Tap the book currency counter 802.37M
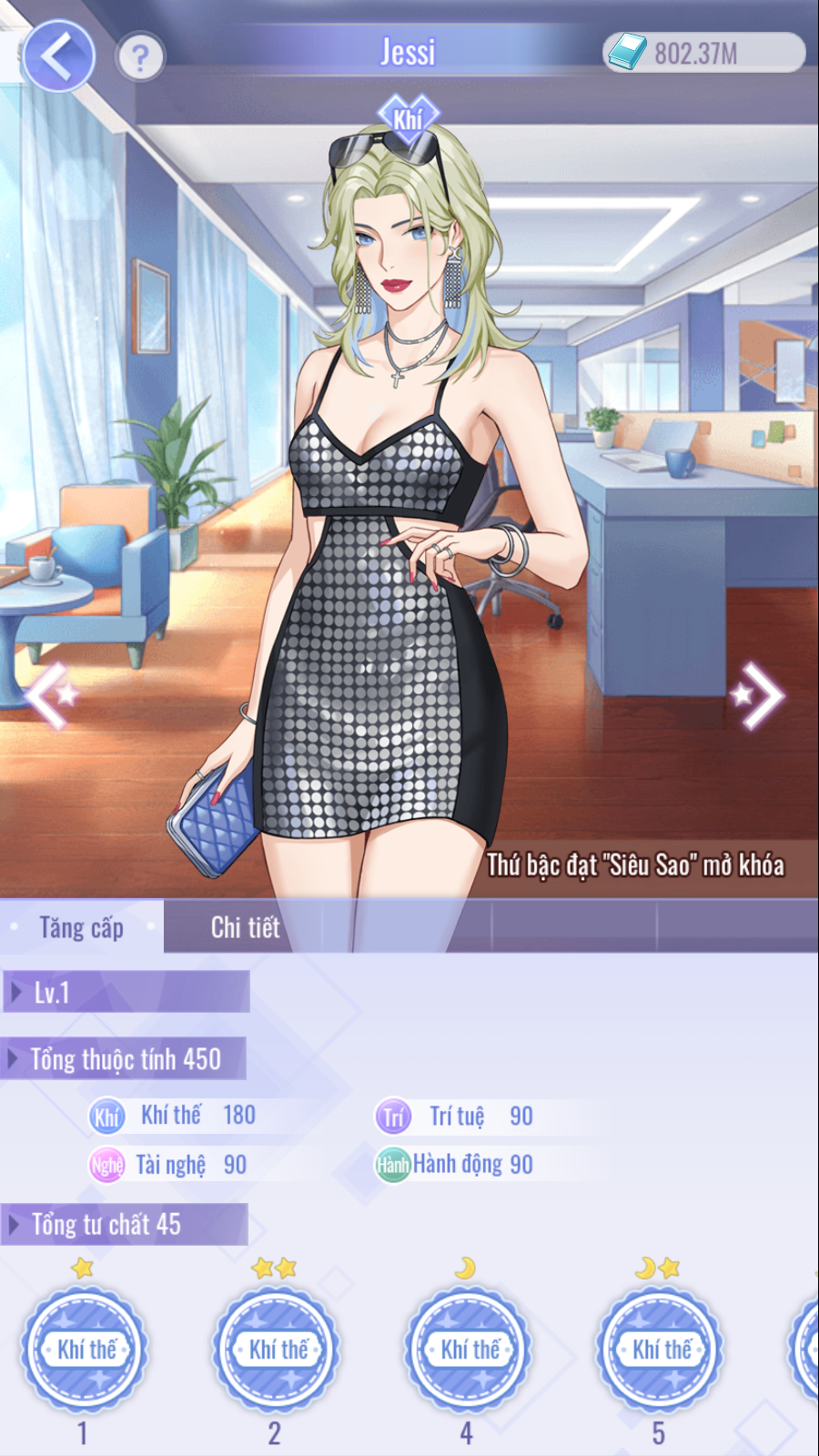819x1456 pixels. (703, 53)
